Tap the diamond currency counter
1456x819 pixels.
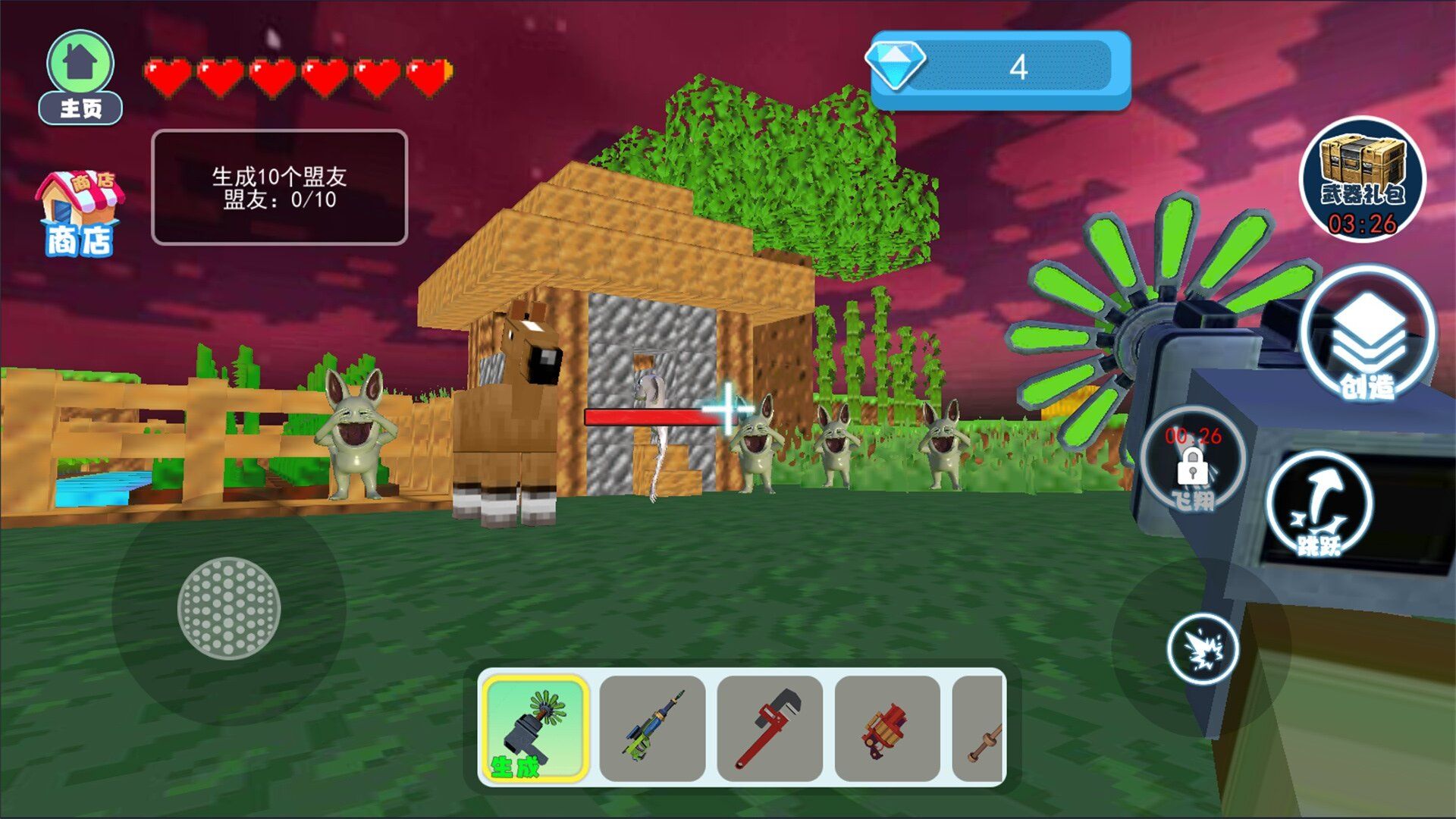coord(999,68)
